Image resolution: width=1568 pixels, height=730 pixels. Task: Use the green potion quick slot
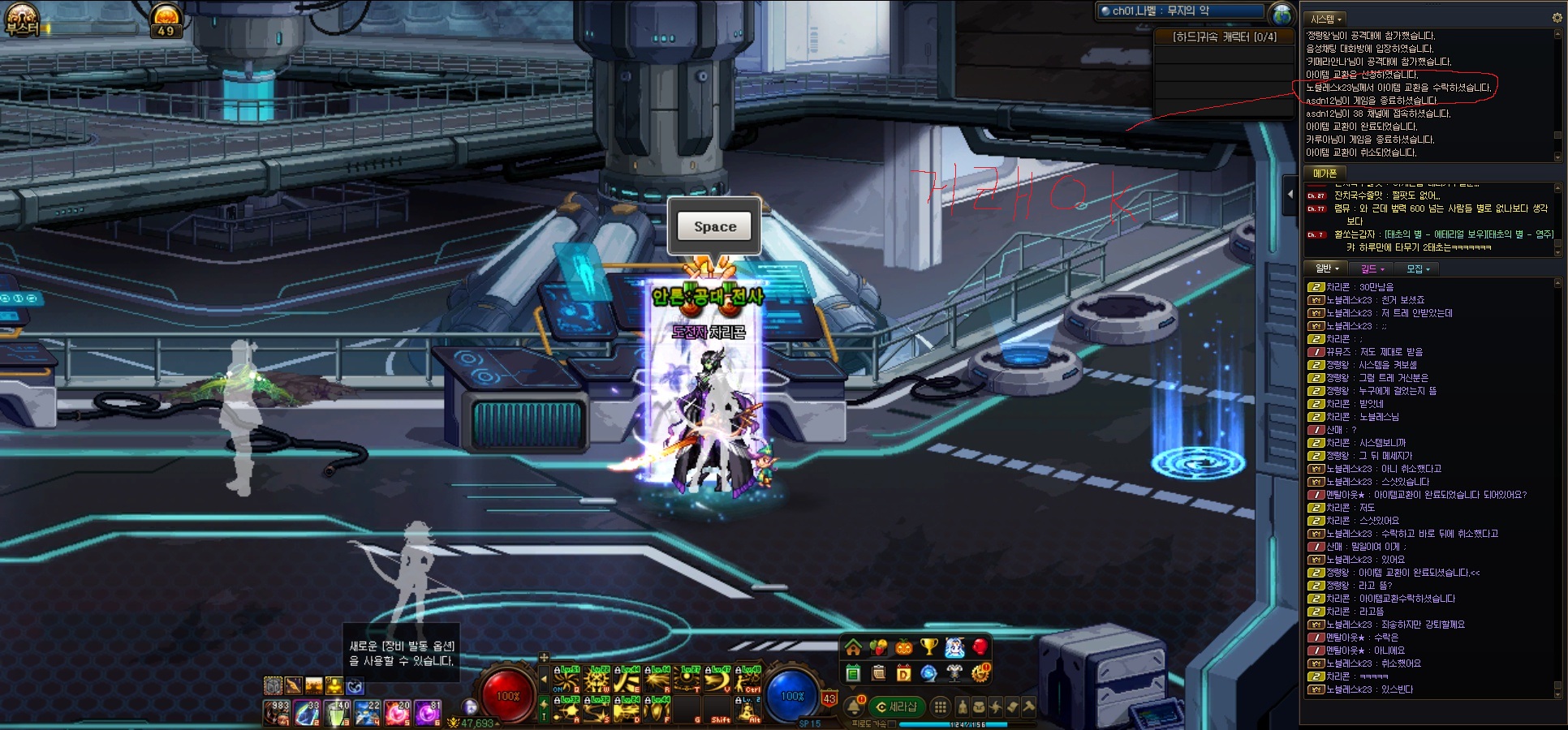click(x=337, y=712)
